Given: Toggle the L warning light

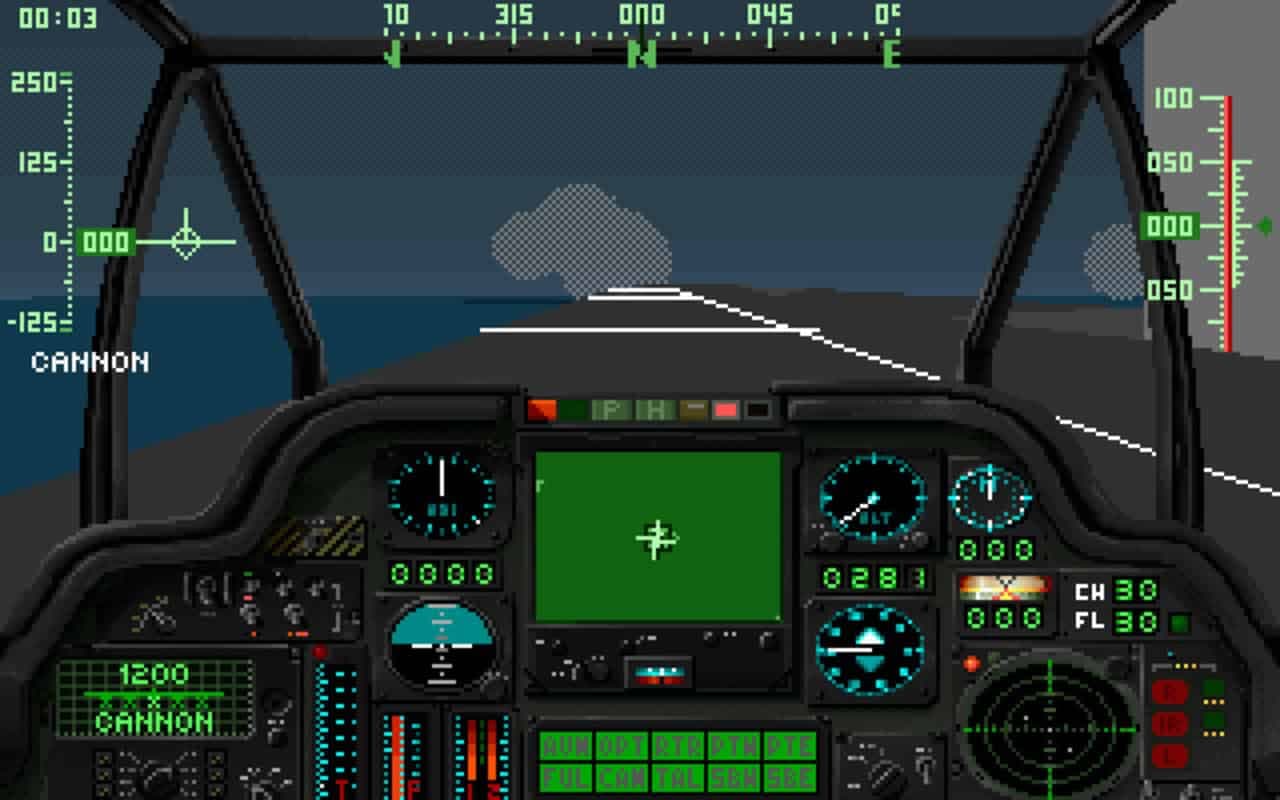Looking at the screenshot, I should pyautogui.click(x=1170, y=755).
